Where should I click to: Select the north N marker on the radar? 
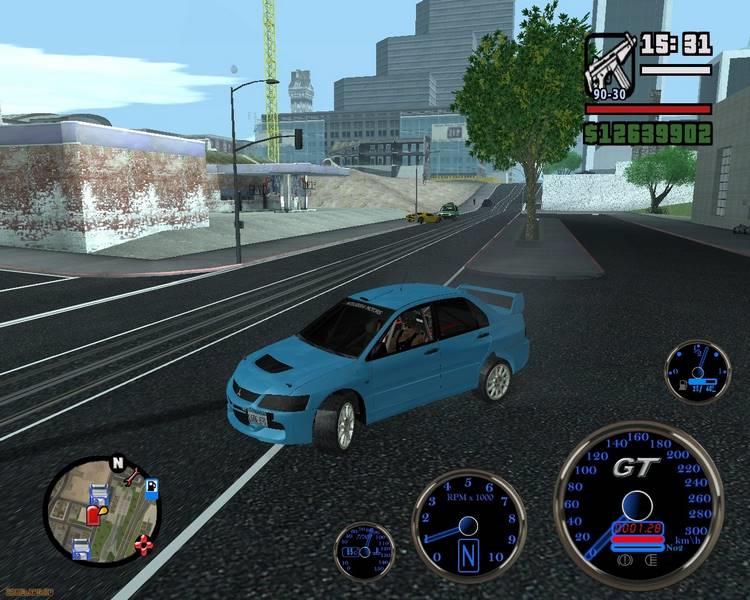coord(118,464)
